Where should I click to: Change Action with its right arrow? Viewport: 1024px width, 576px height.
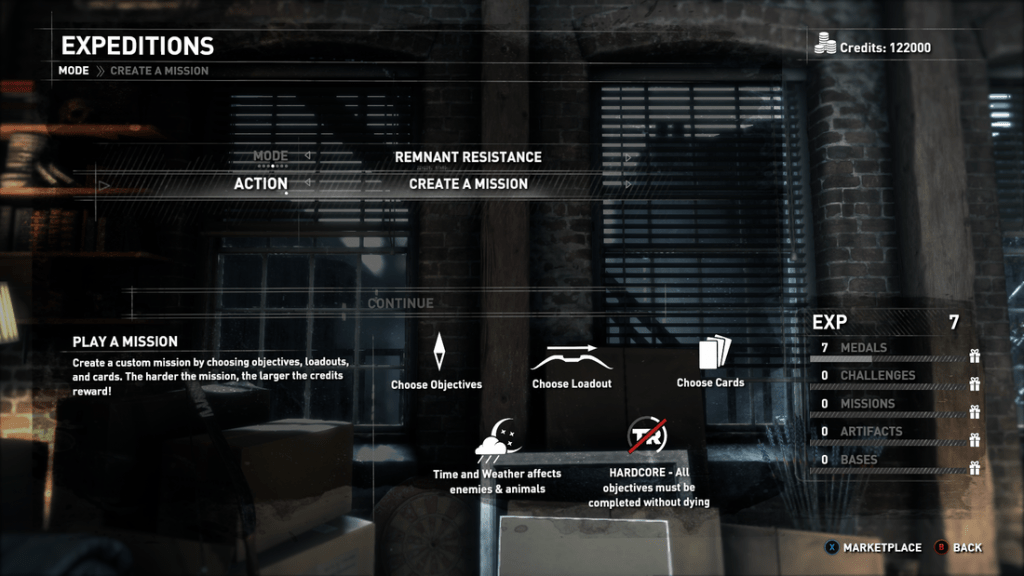pos(628,184)
